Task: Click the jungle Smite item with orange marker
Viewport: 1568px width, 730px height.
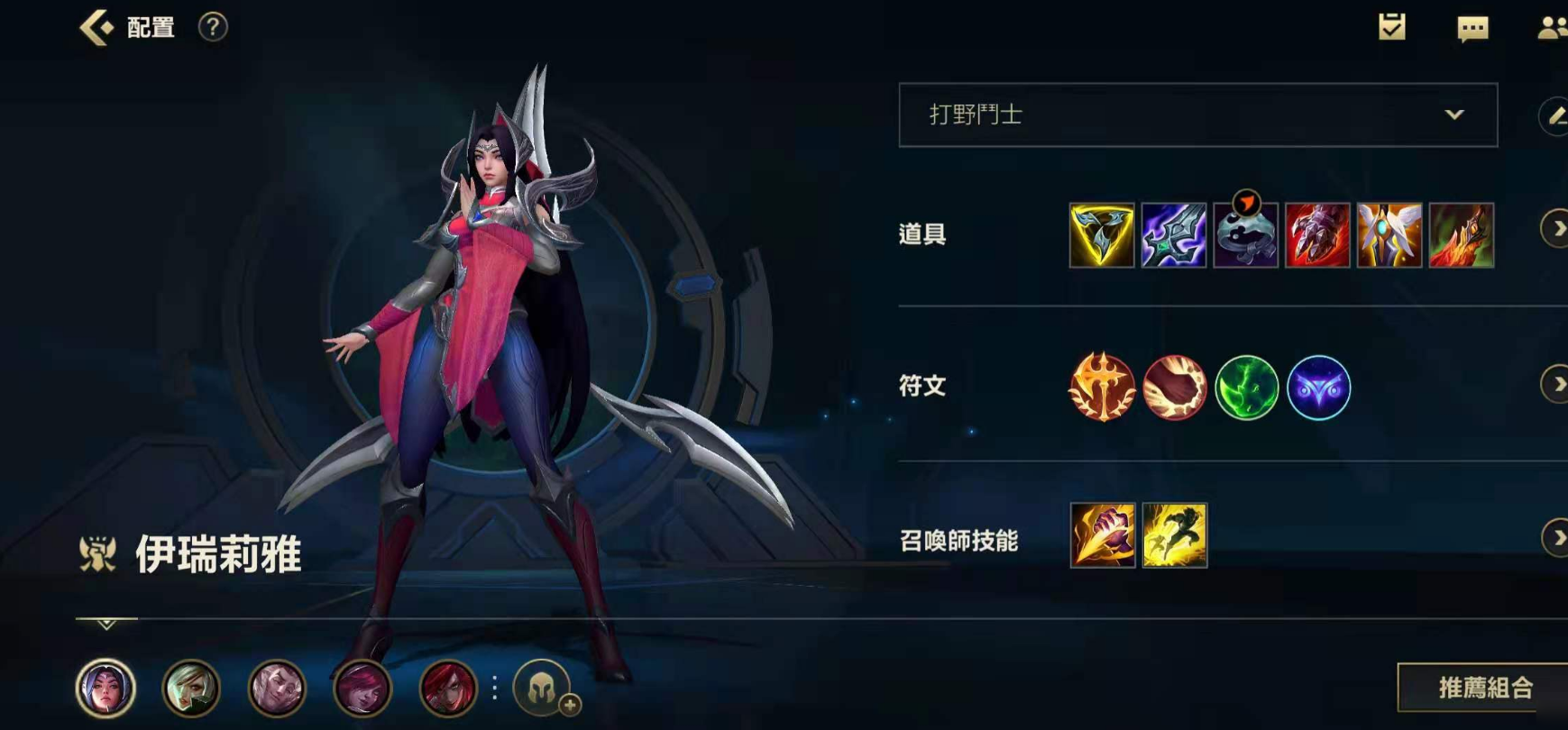Action: point(1245,237)
